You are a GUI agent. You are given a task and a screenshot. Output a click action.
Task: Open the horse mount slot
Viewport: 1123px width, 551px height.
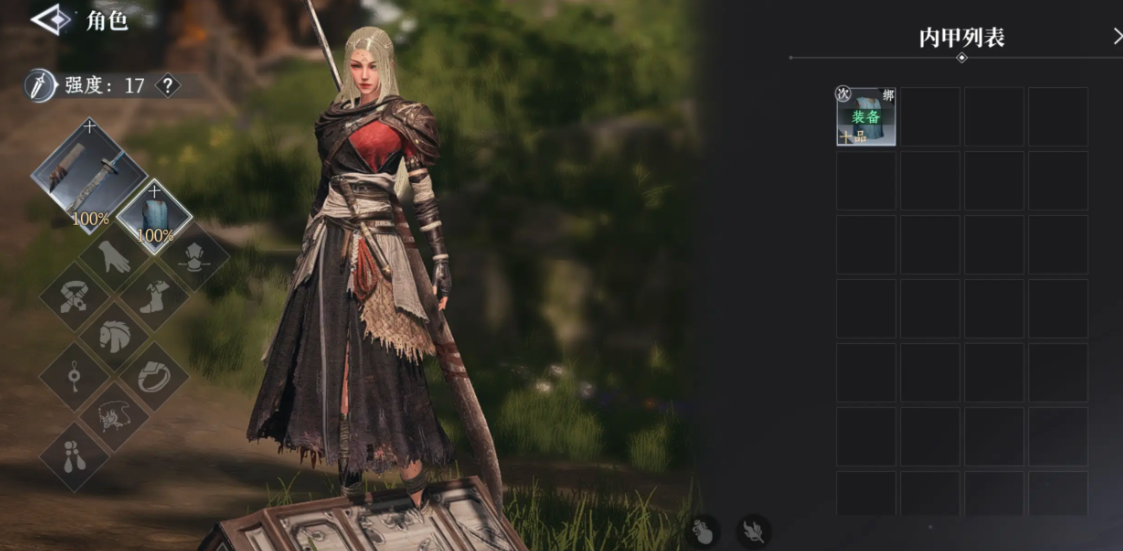(x=115, y=336)
